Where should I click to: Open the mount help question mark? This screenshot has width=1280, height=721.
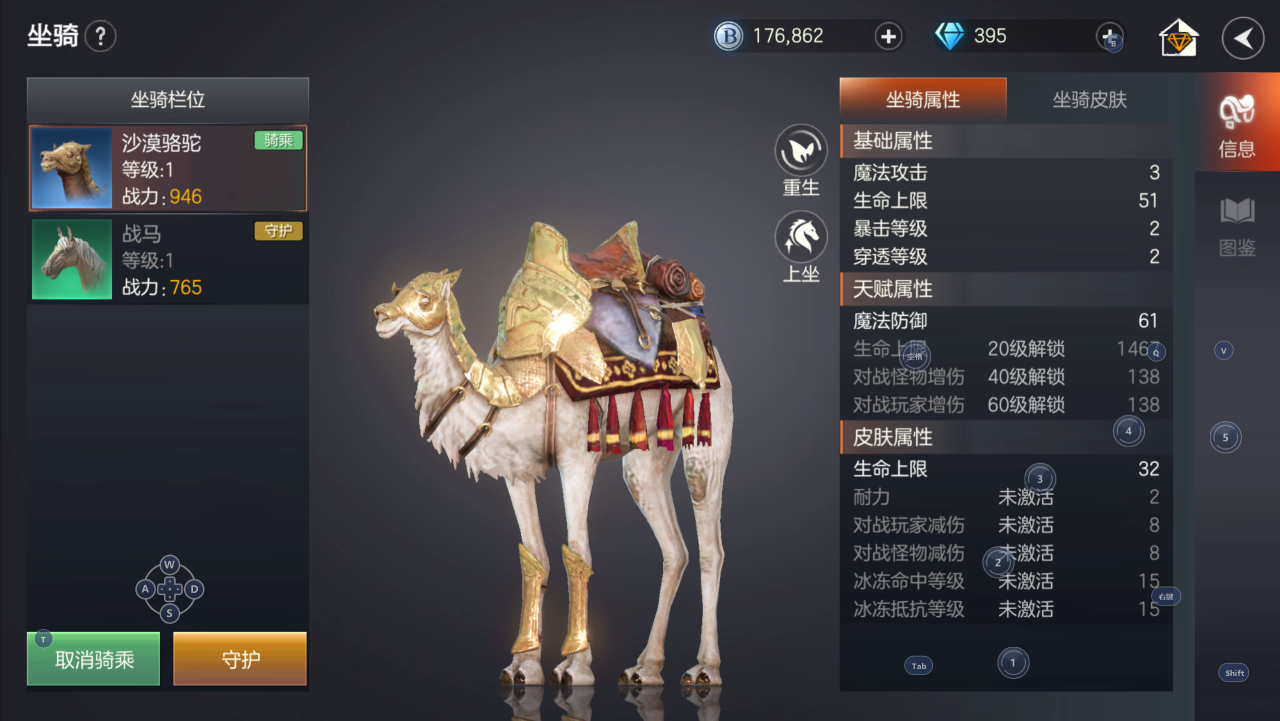pos(100,38)
